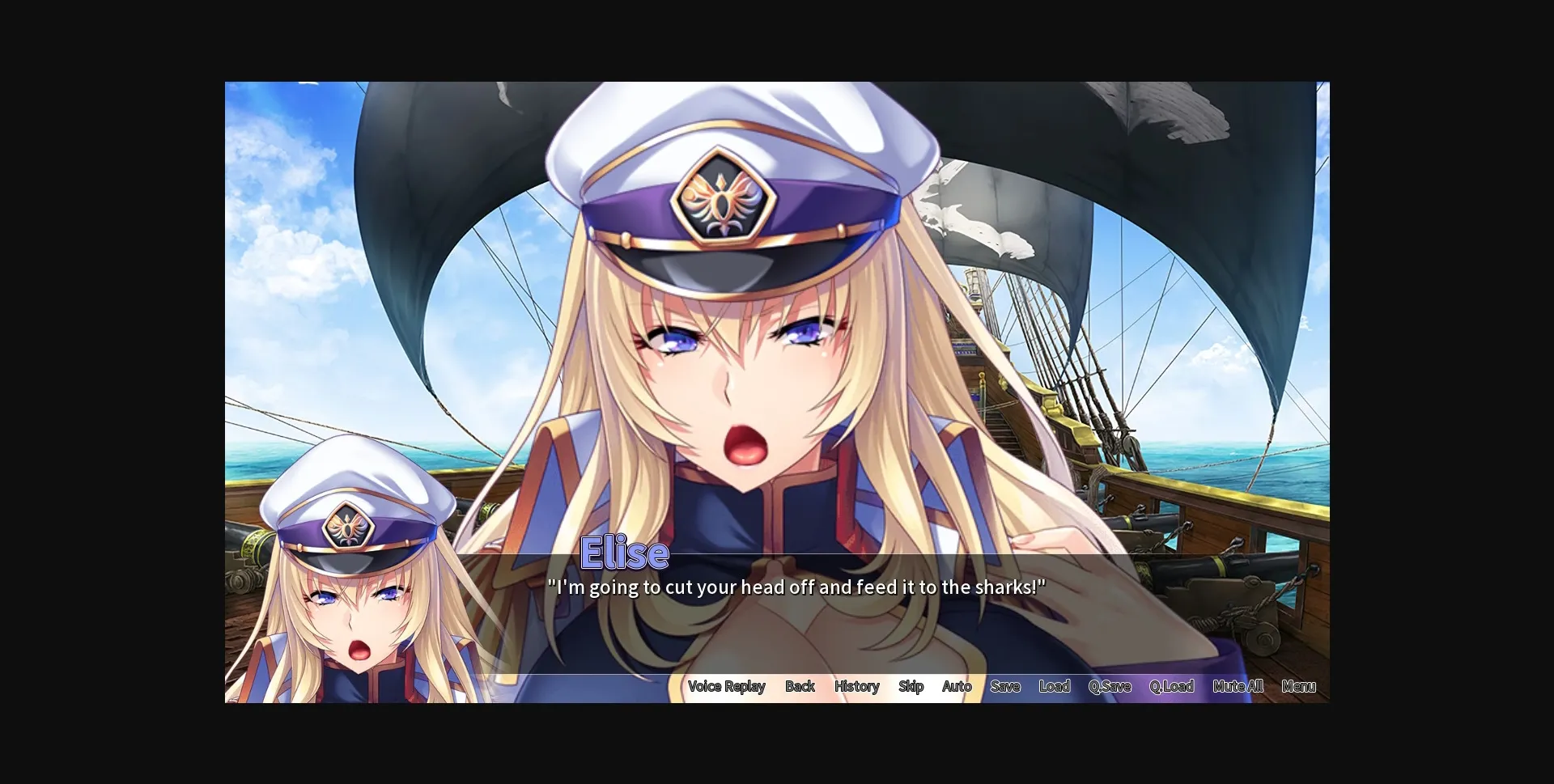
Task: Click Voice Replay to hear the line again
Action: tap(726, 686)
